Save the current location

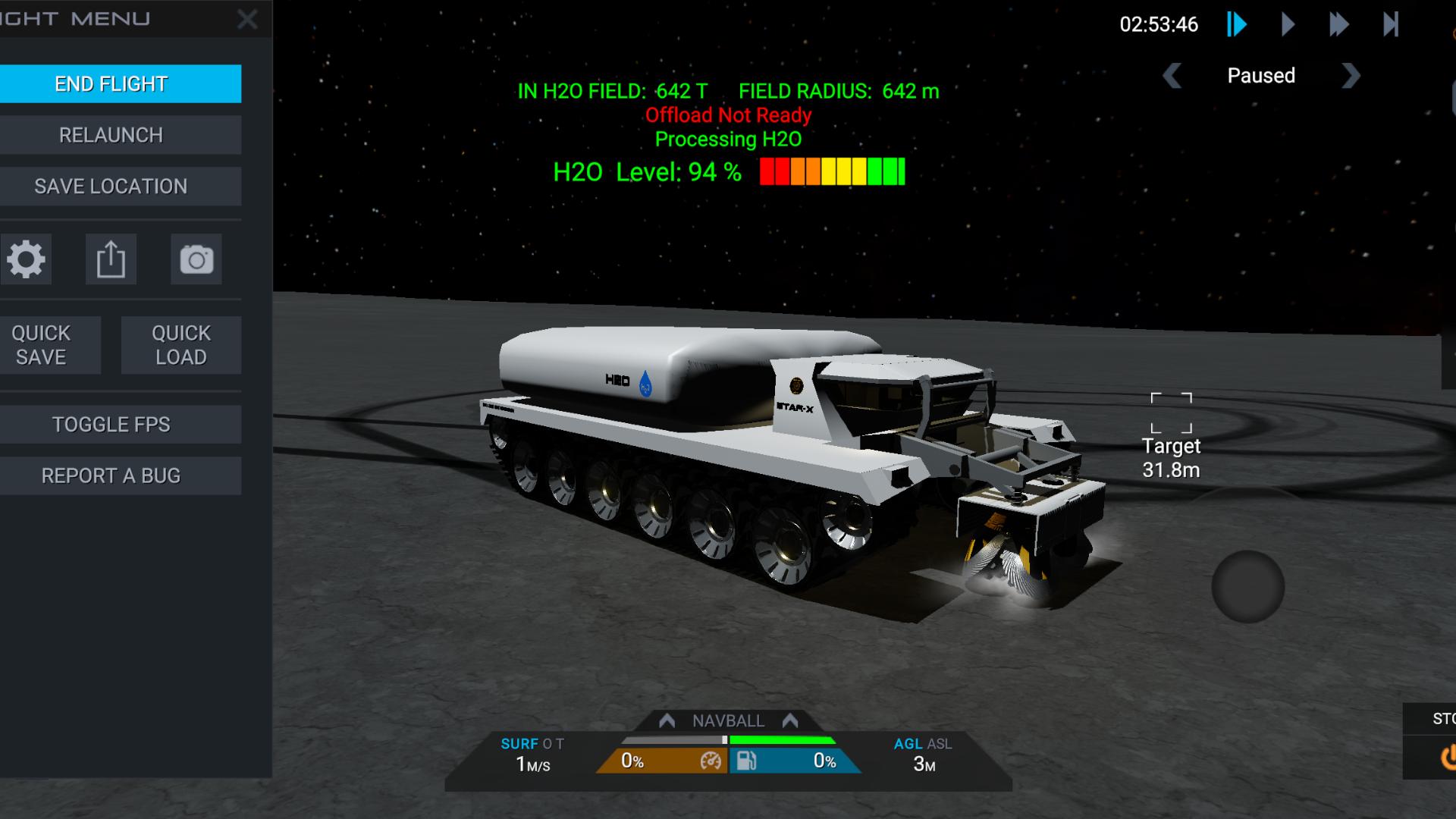111,187
